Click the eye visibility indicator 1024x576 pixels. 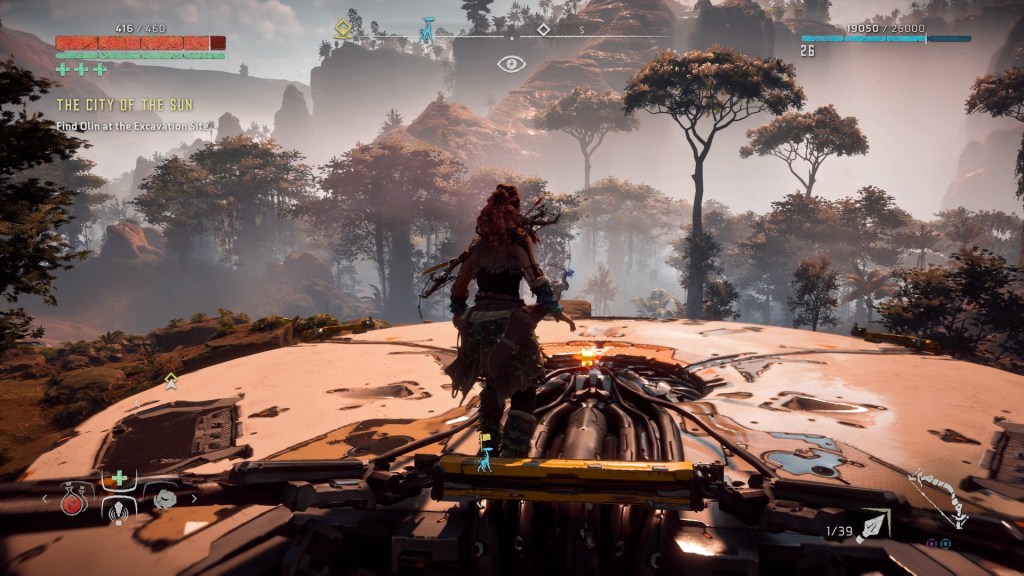tap(511, 64)
